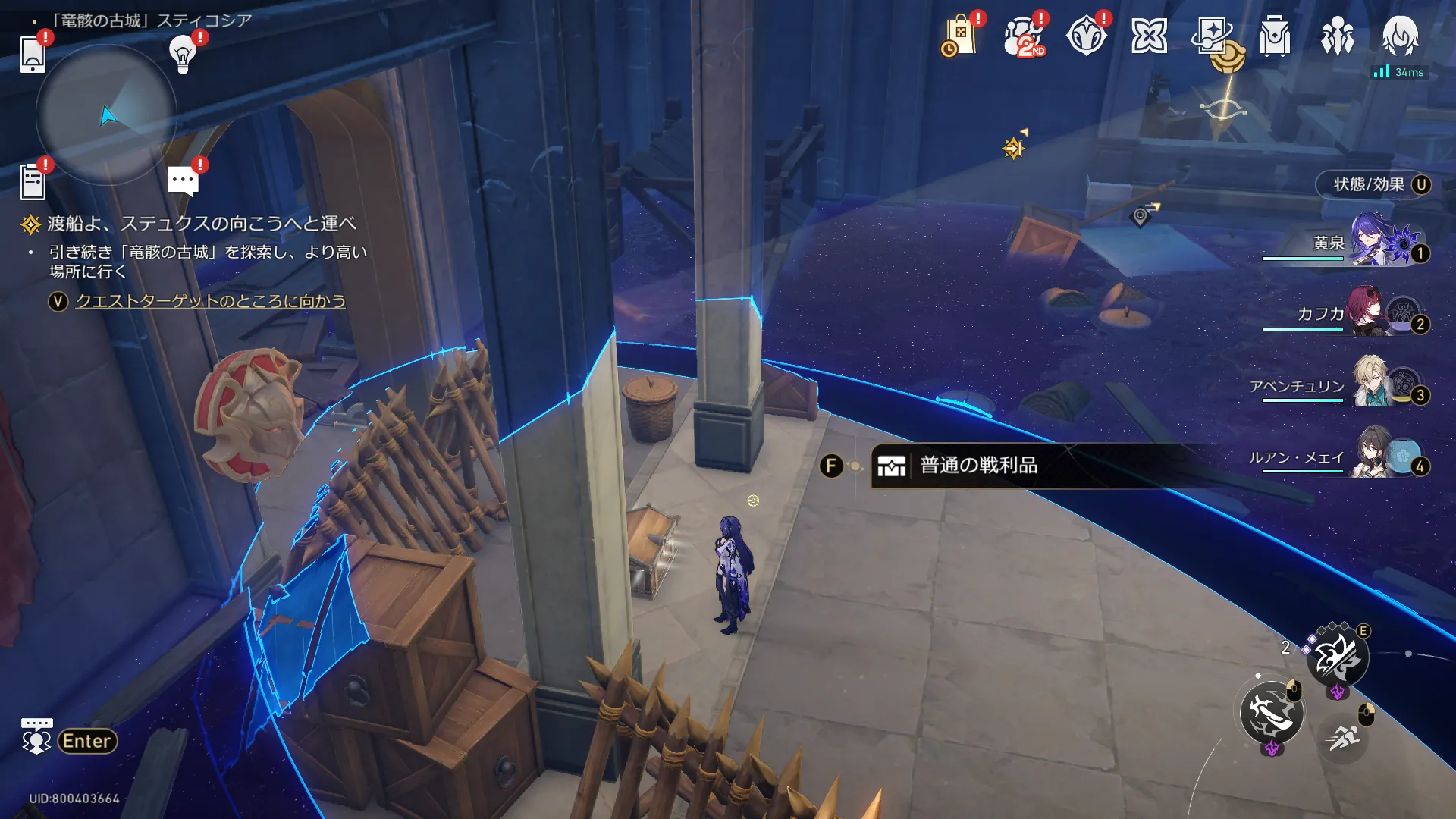This screenshot has height=819, width=1456.
Task: Open the quest log clipboard icon
Action: [x=33, y=182]
